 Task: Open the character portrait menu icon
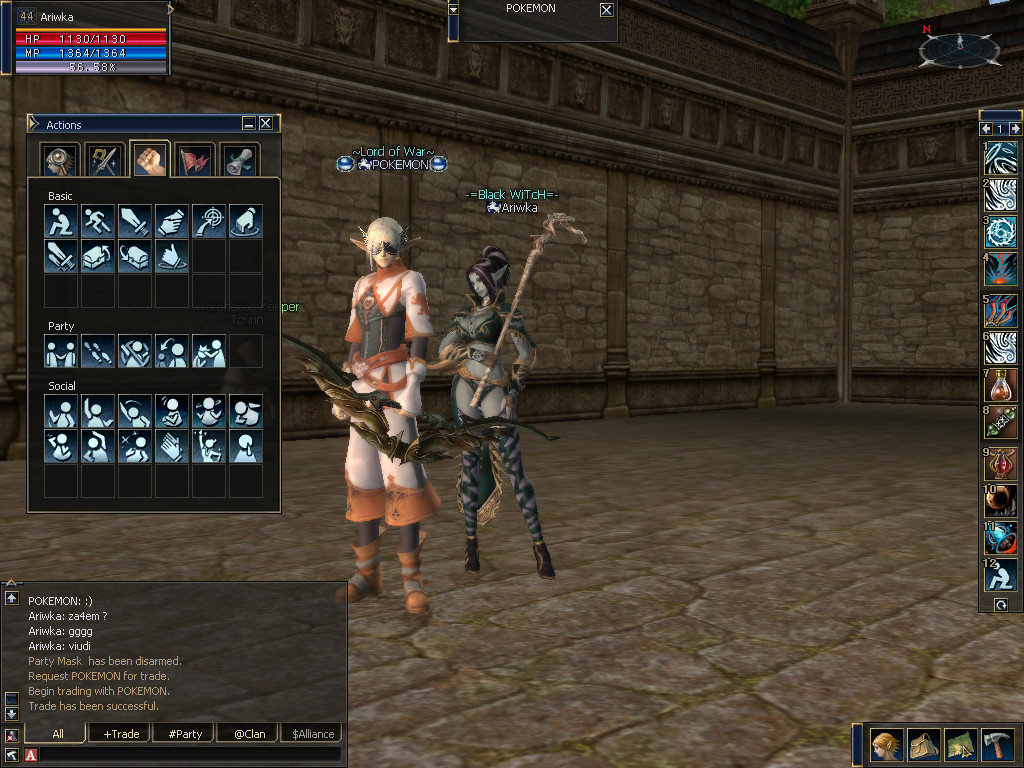[x=886, y=745]
